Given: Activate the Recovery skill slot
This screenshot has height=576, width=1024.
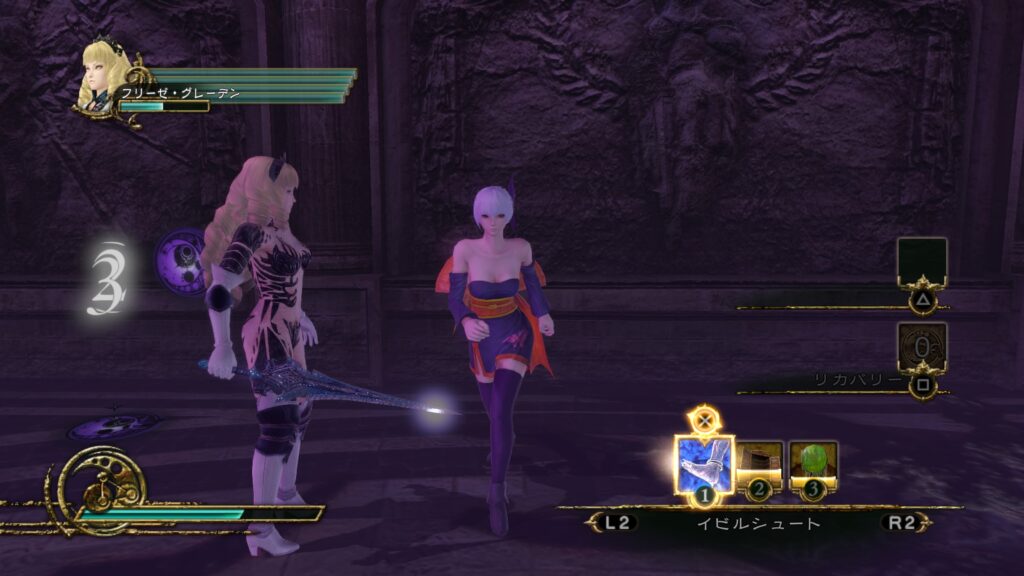Looking at the screenshot, I should [921, 347].
